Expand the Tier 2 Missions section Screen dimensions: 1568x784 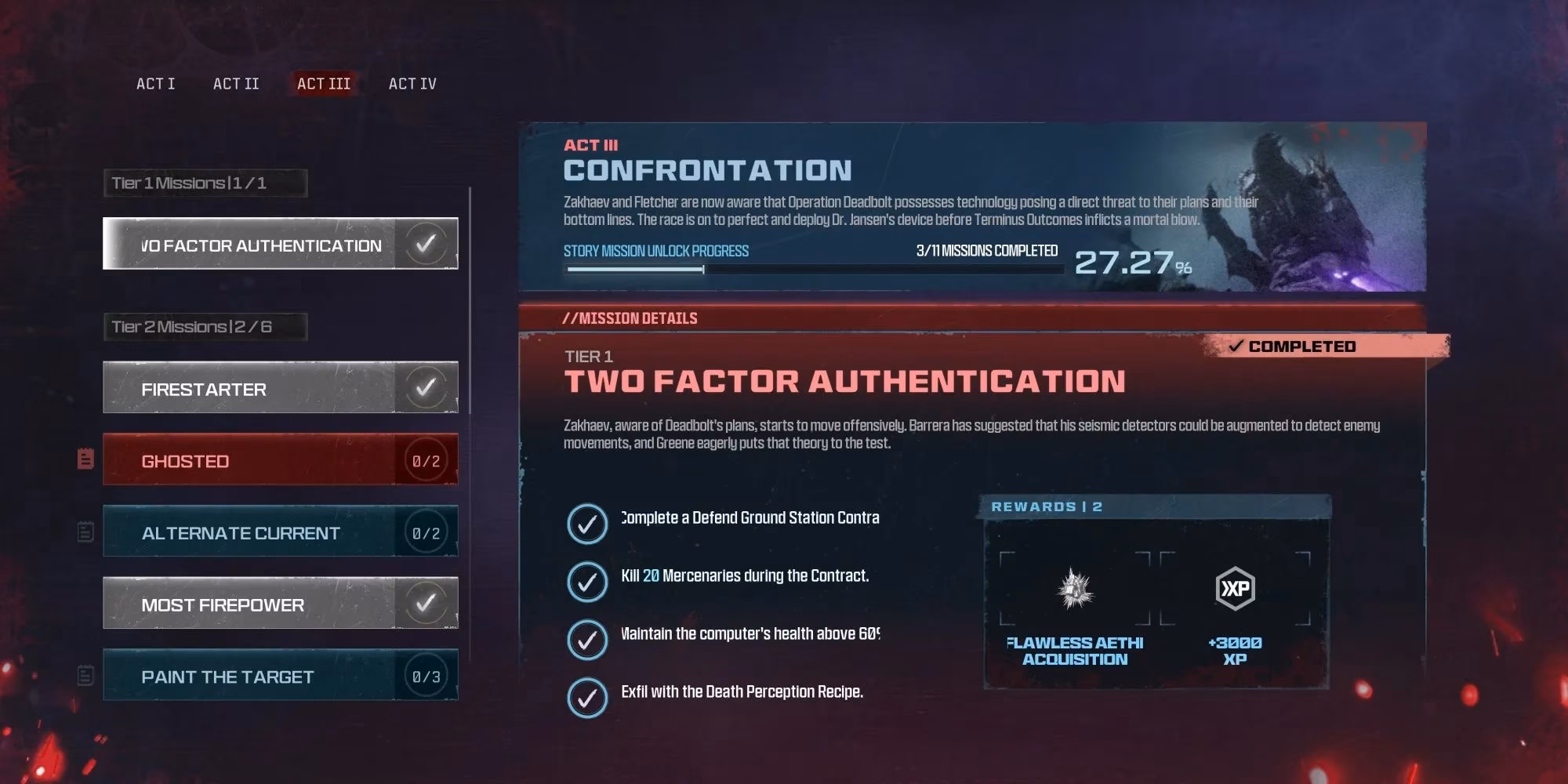point(205,326)
